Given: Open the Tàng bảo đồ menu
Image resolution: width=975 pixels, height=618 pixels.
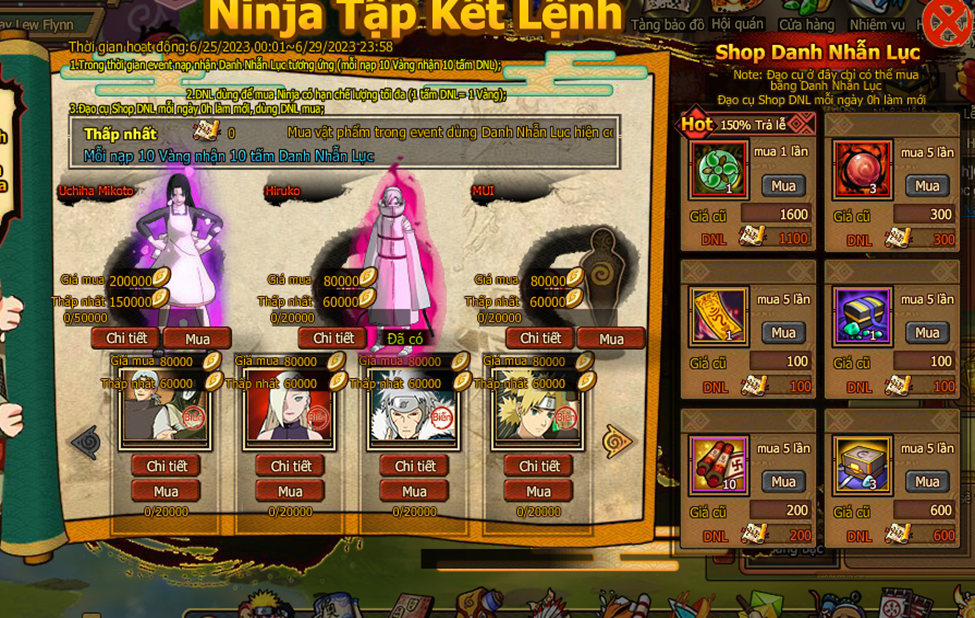Looking at the screenshot, I should (668, 22).
